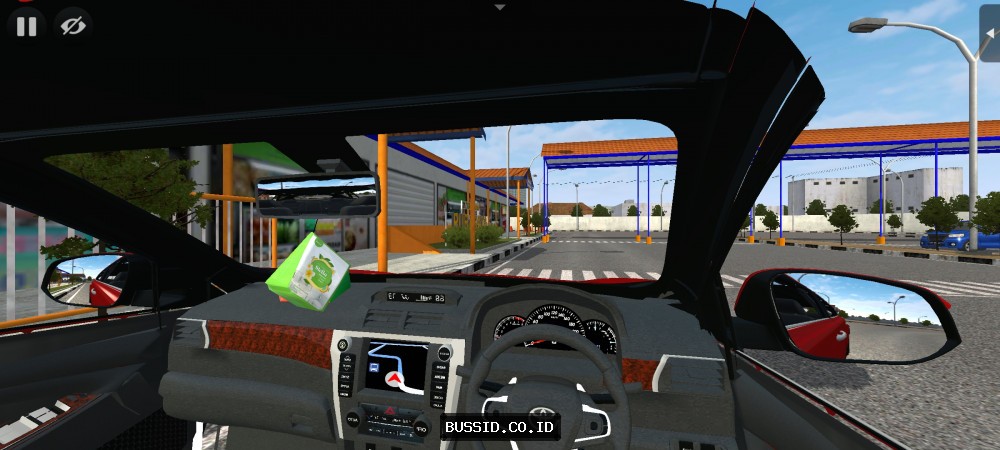This screenshot has height=450, width=1000.
Task: Pause the game
Action: [x=26, y=26]
